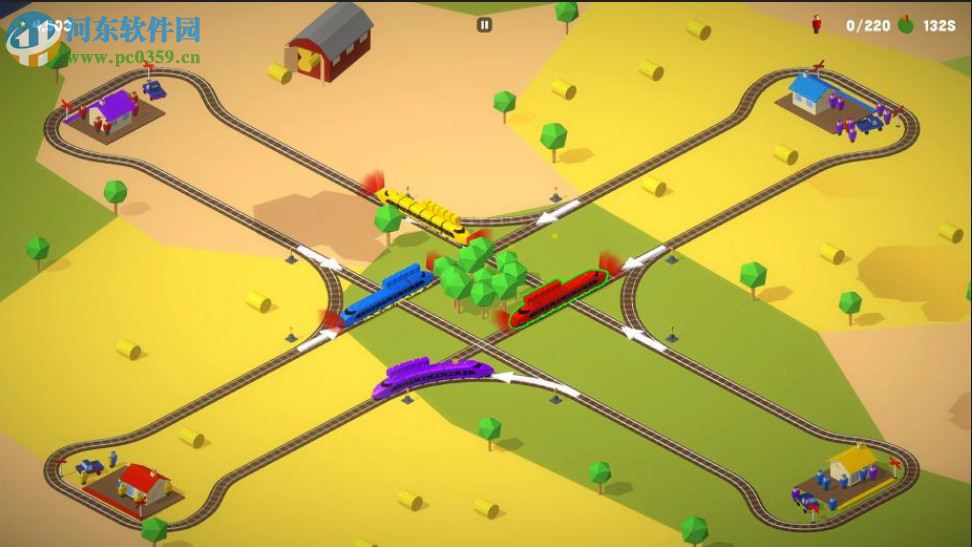Toggle the track switch arrow beside the yellow train
Screen dimensions: 972x547
557,213
